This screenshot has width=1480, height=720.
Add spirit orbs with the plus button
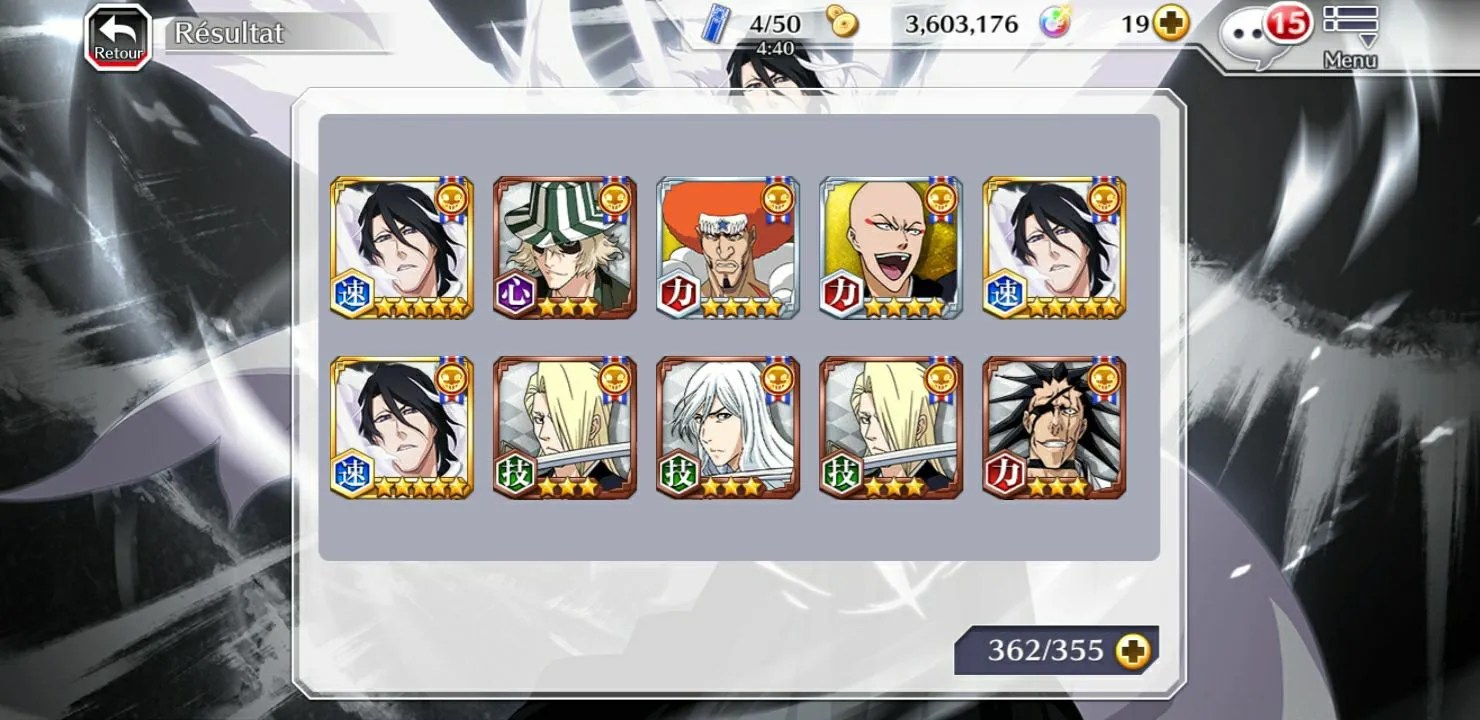[x=1171, y=24]
